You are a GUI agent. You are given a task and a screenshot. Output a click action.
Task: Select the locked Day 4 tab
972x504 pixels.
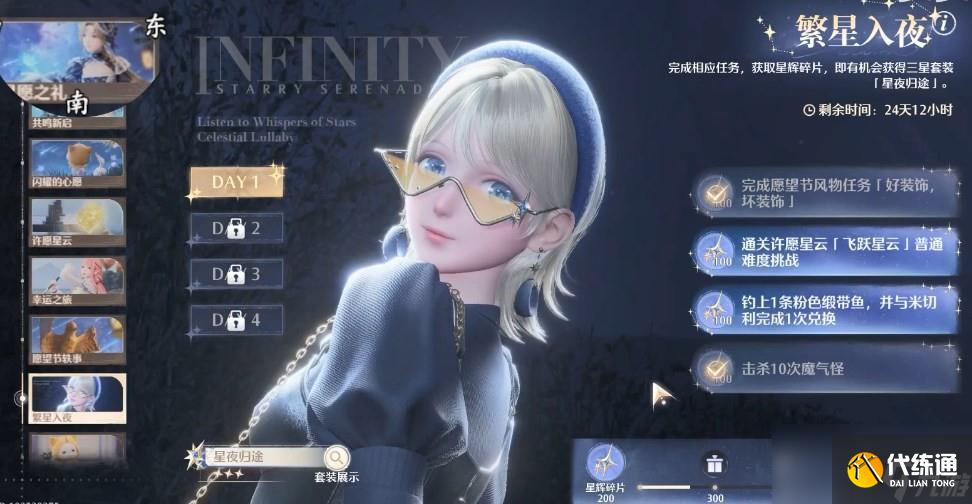coord(236,320)
